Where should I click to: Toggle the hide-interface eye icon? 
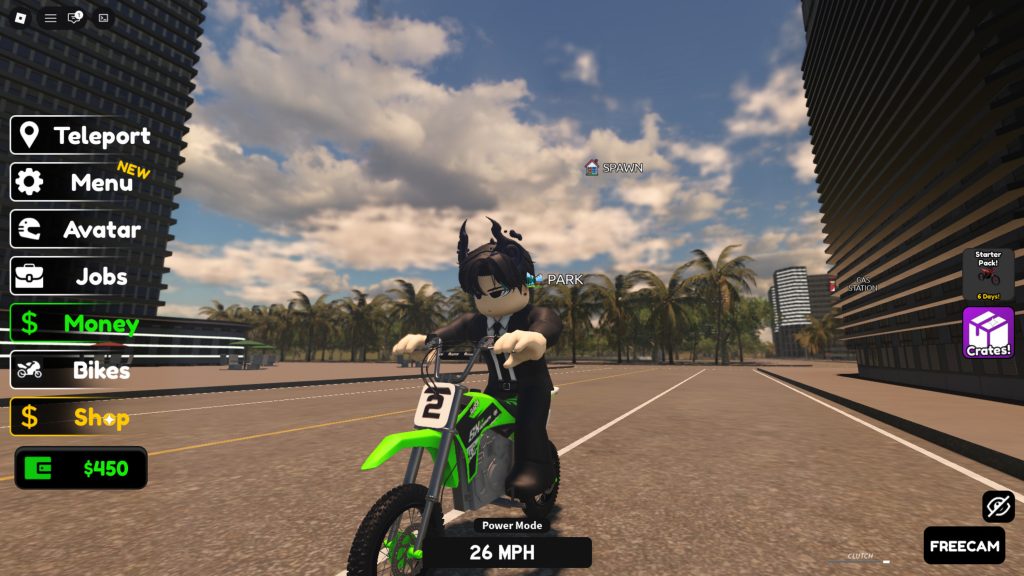point(998,506)
